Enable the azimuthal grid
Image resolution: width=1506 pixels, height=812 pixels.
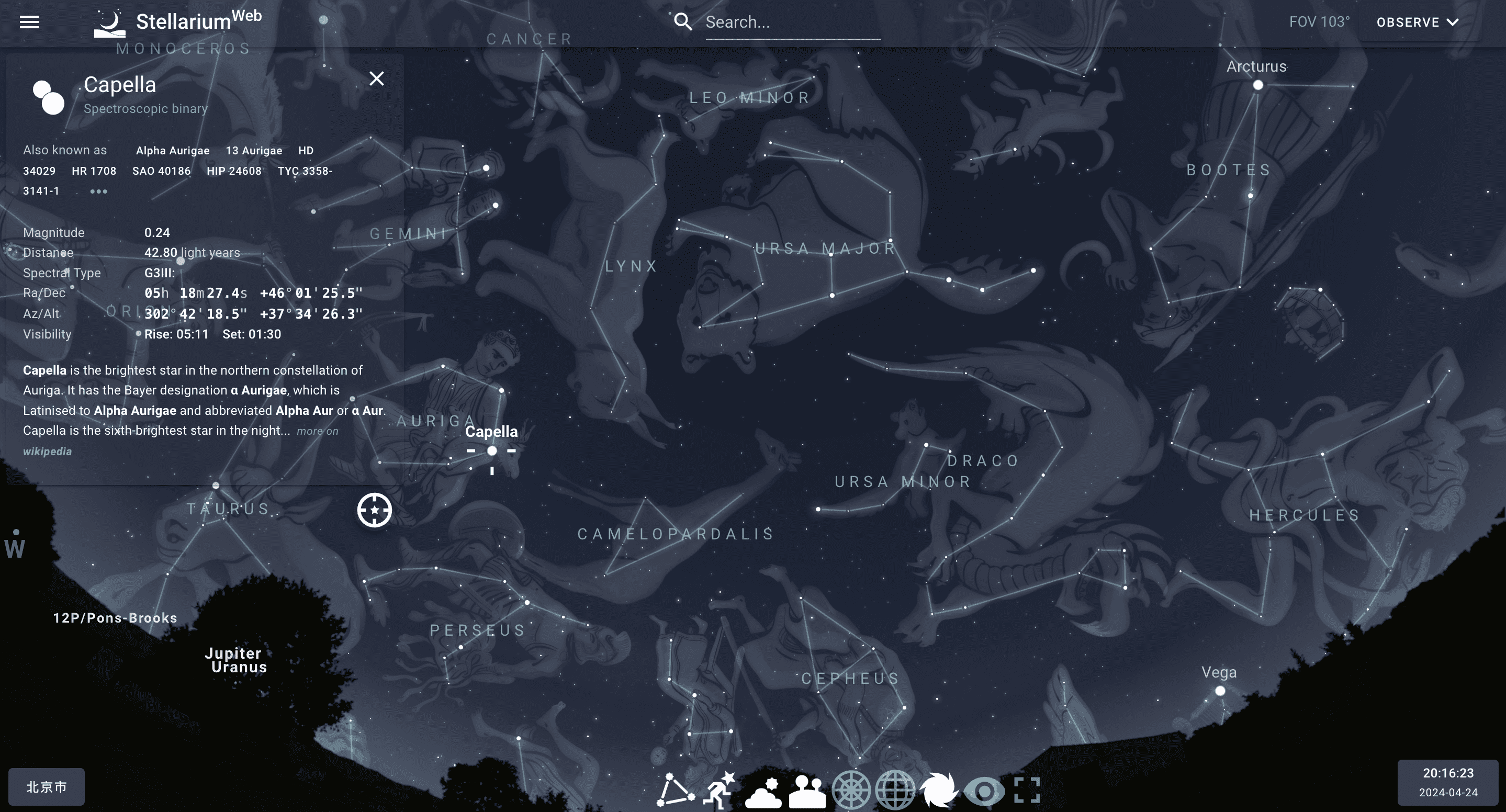tap(851, 788)
